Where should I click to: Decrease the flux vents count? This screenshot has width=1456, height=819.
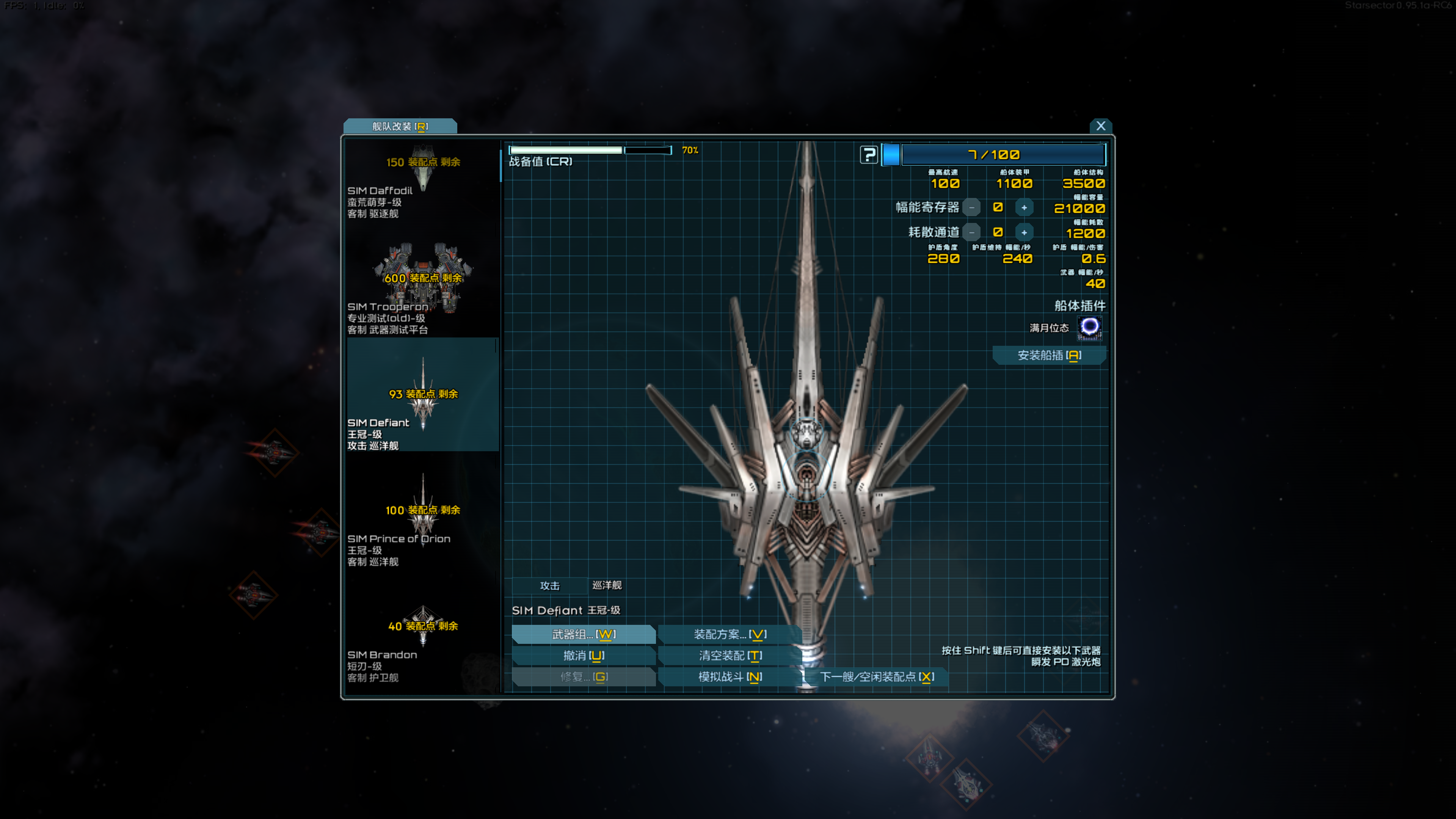(971, 232)
